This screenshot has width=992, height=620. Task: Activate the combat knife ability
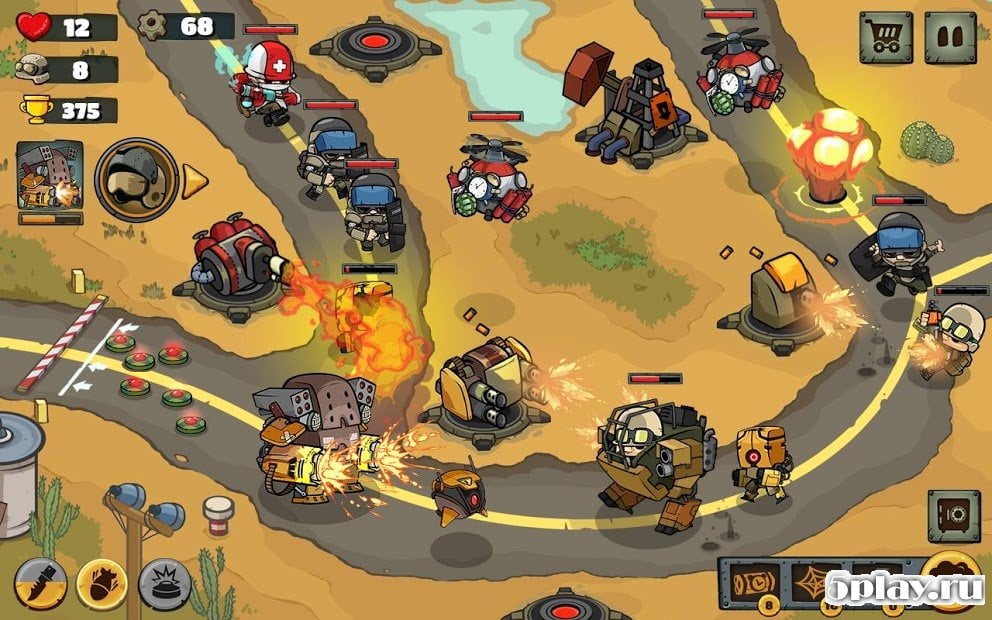point(41,584)
